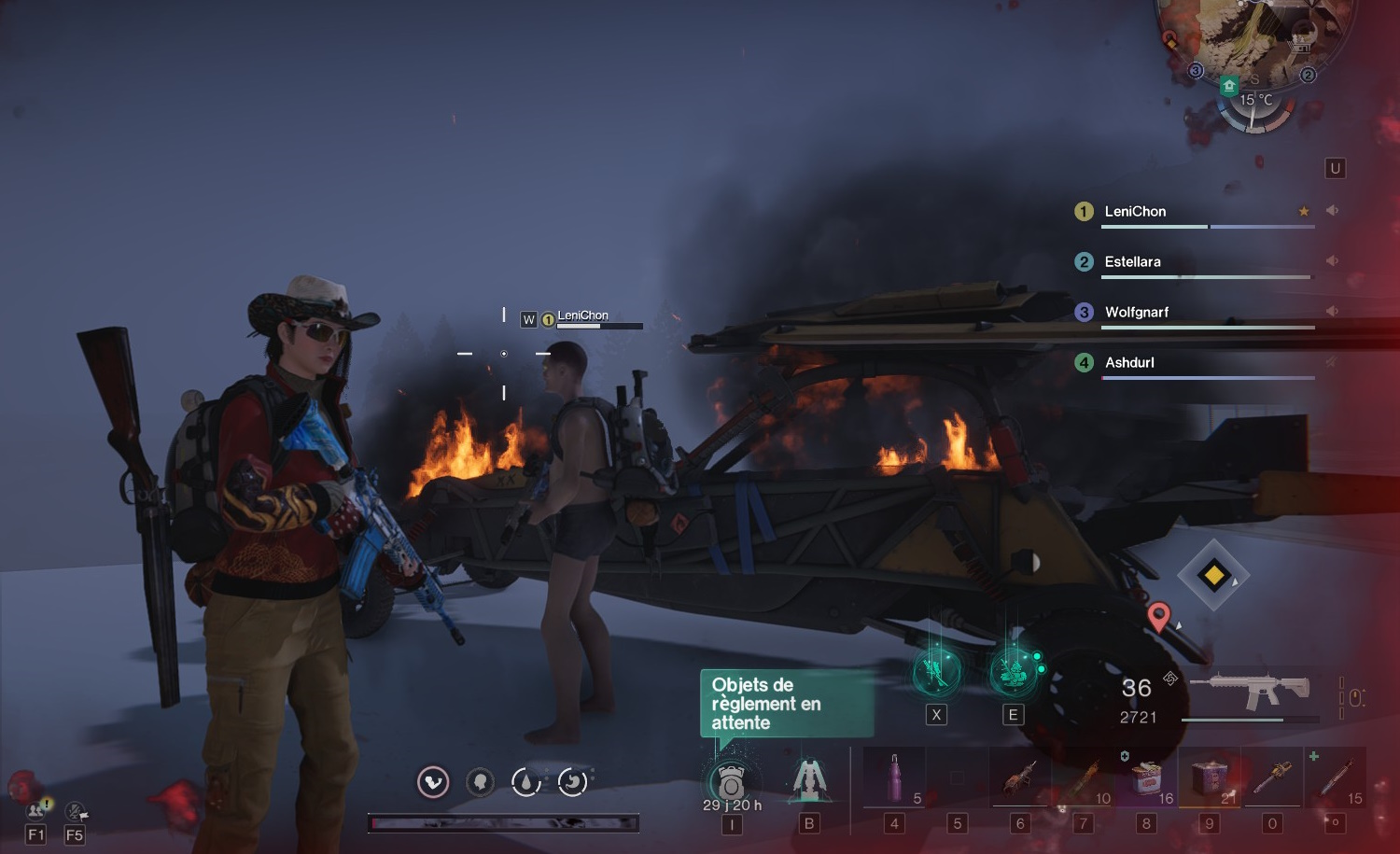Click the 'Objets de règlement en attente' notification

[786, 704]
